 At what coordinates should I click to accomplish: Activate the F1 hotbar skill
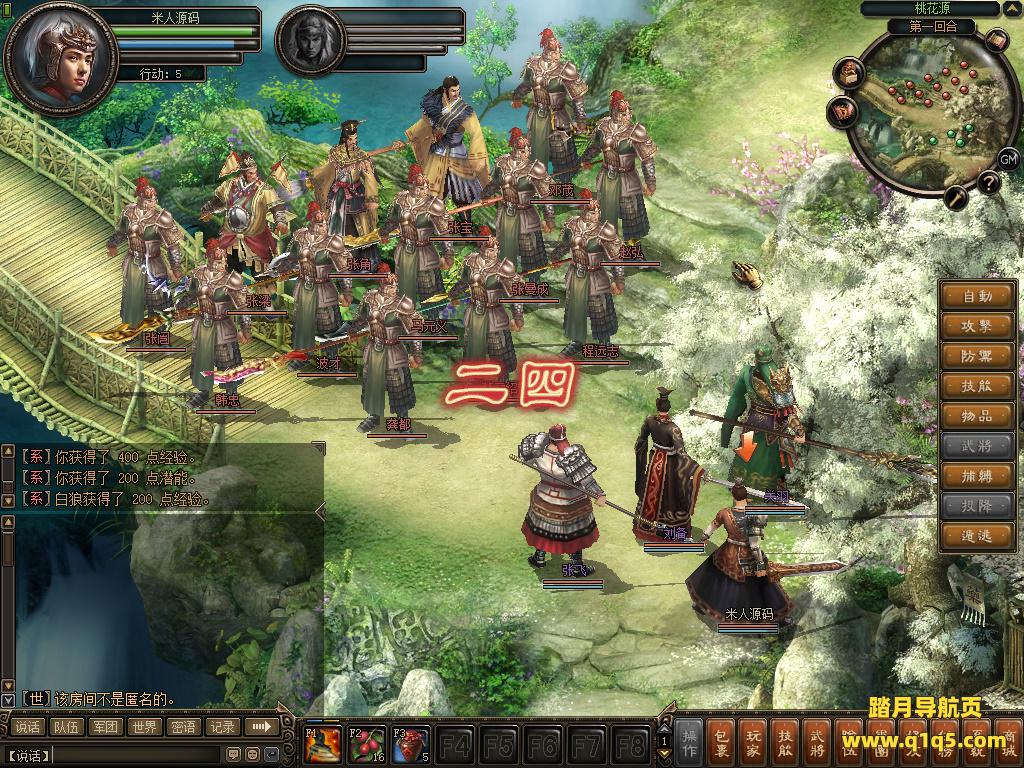[323, 745]
